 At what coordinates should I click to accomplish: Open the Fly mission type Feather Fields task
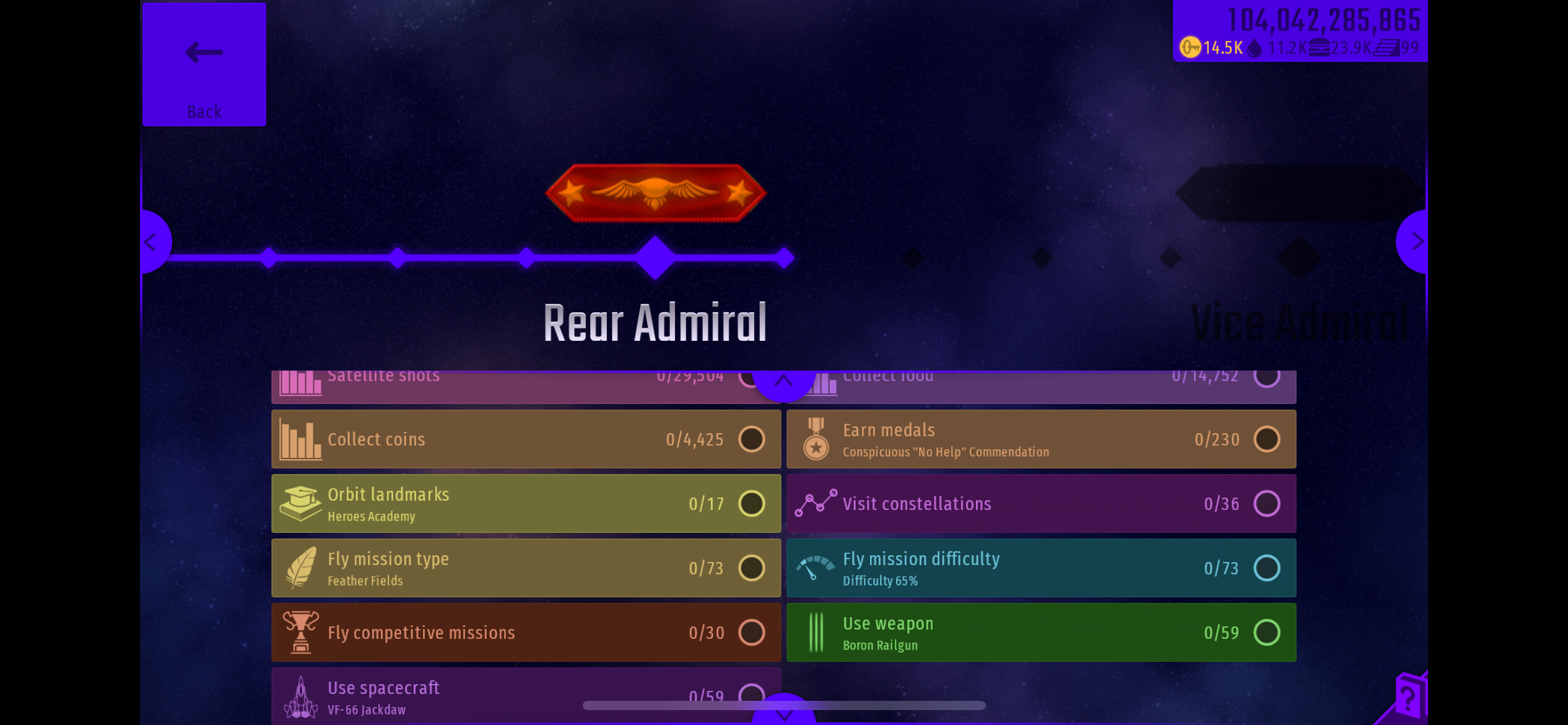(x=526, y=568)
